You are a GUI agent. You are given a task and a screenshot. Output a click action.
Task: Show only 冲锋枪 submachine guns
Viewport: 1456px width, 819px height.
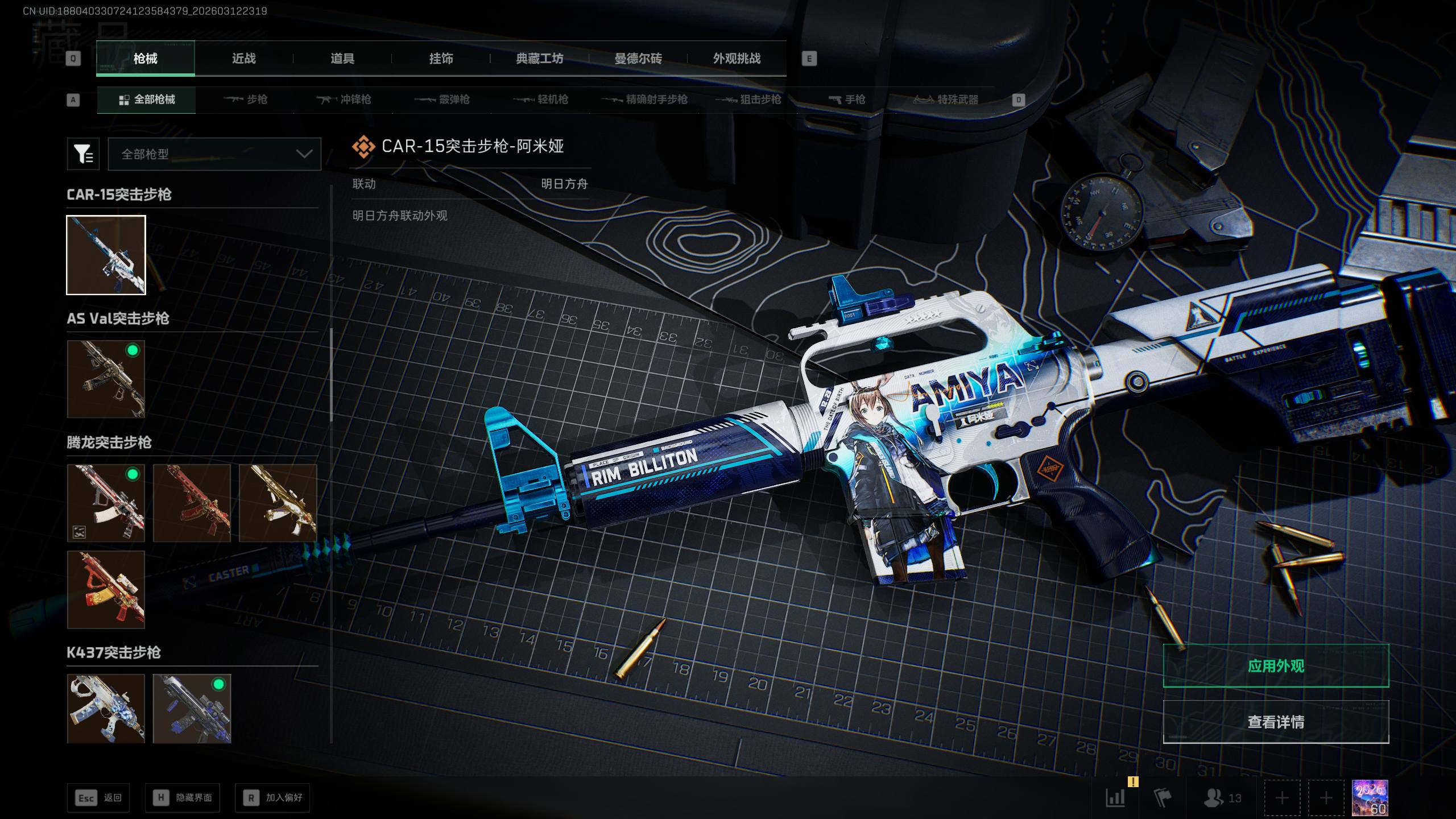click(x=344, y=100)
